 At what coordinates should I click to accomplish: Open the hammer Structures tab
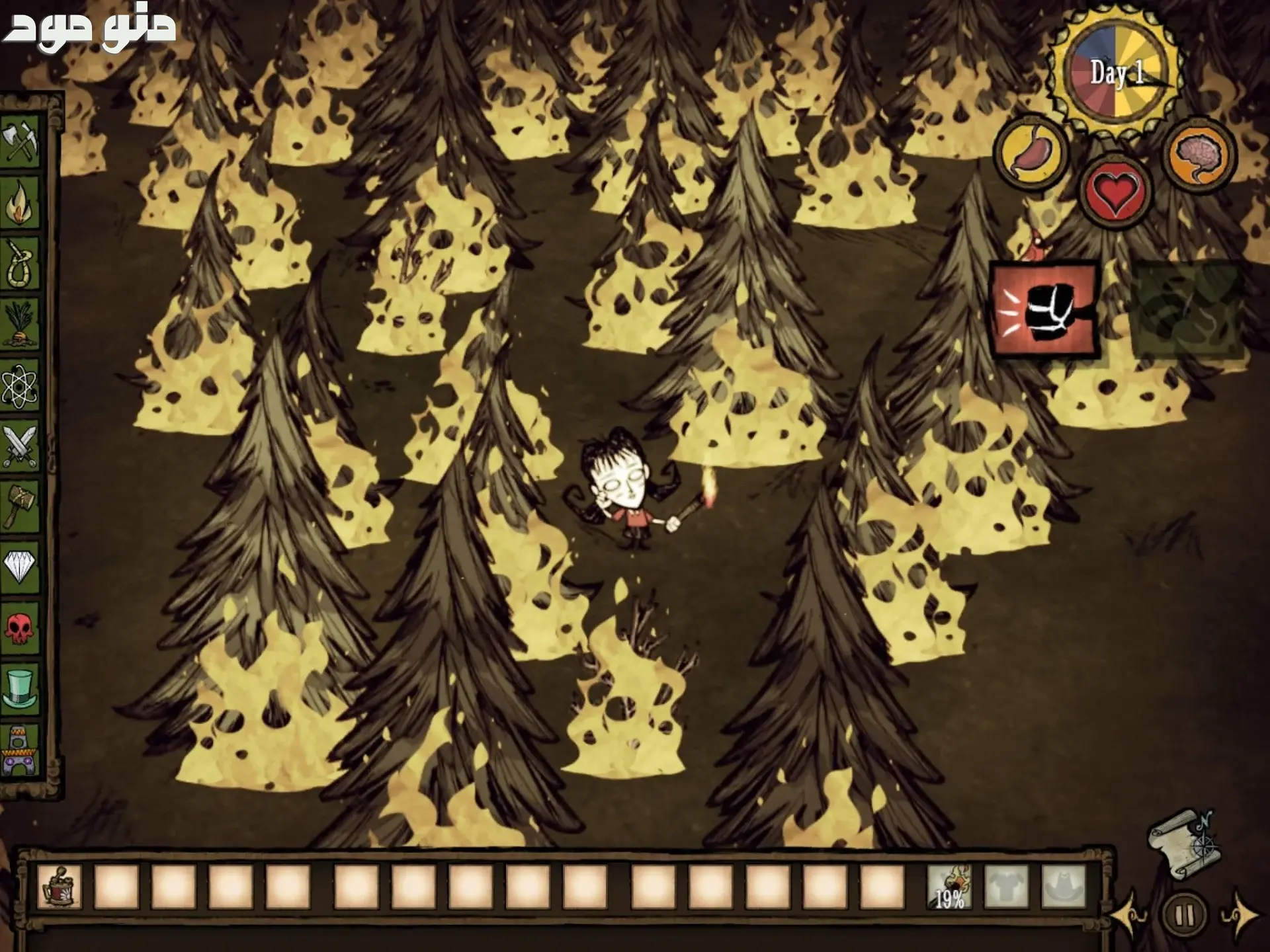(x=20, y=506)
